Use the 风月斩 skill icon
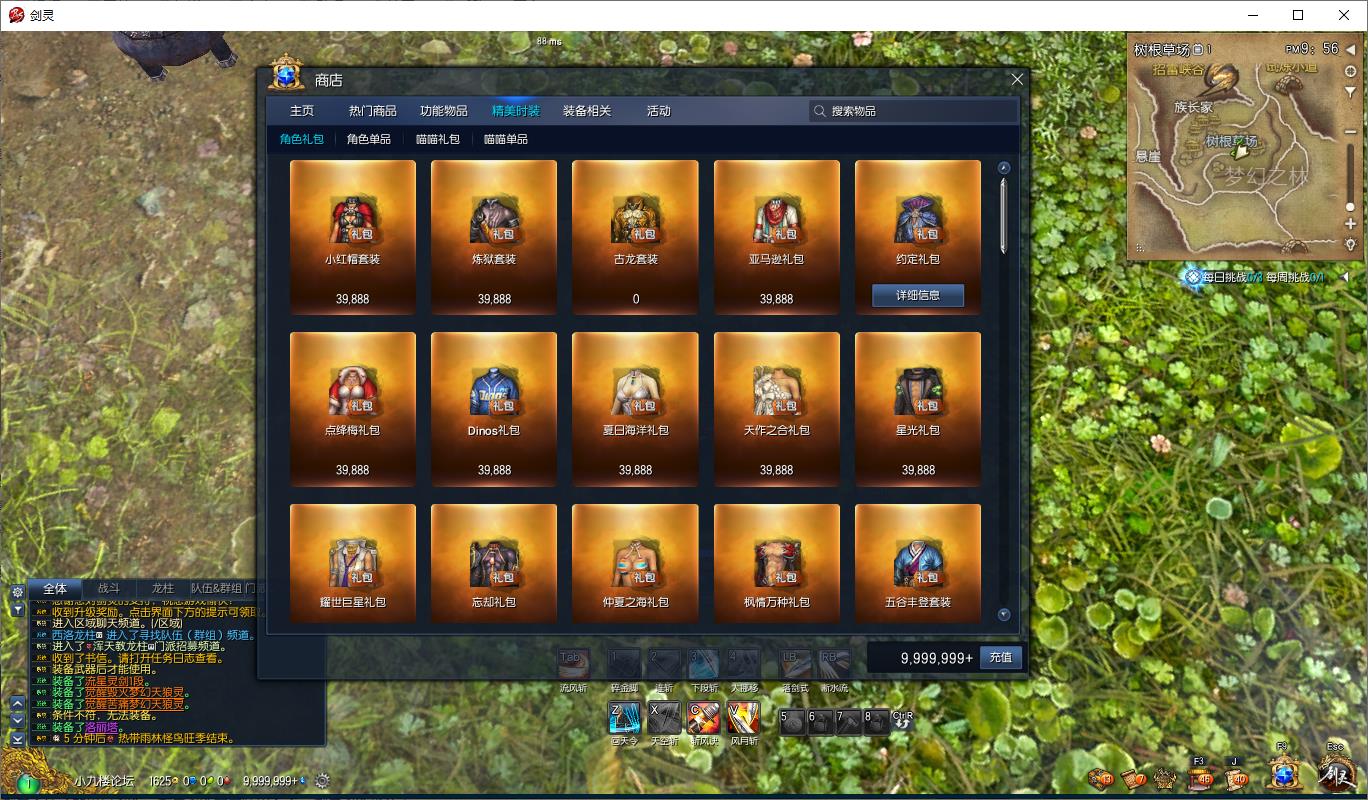Viewport: 1368px width, 800px height. pyautogui.click(x=743, y=719)
